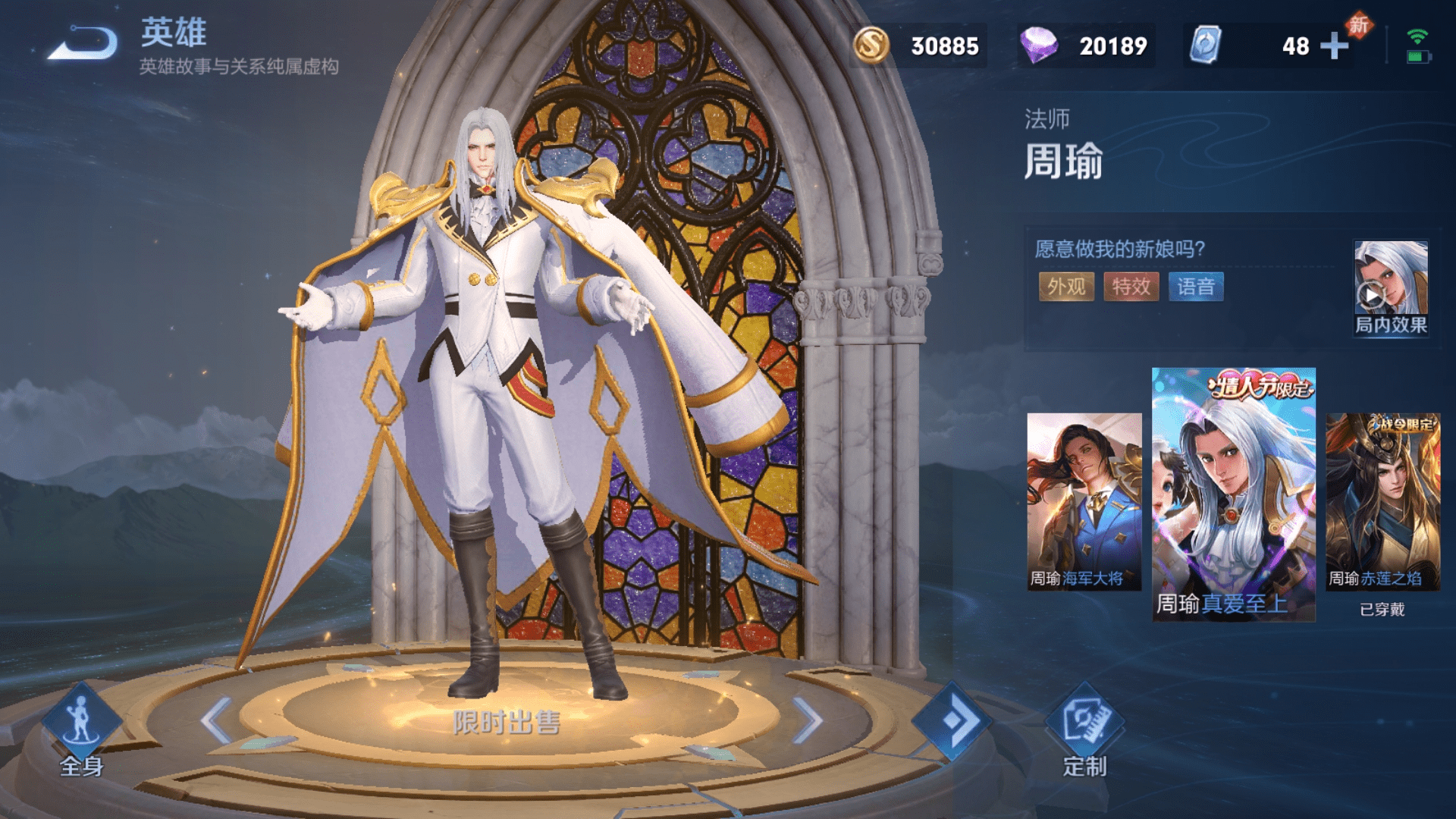Screen dimensions: 1456x819
Task: Click the blue ticket currency icon
Action: point(1205,45)
